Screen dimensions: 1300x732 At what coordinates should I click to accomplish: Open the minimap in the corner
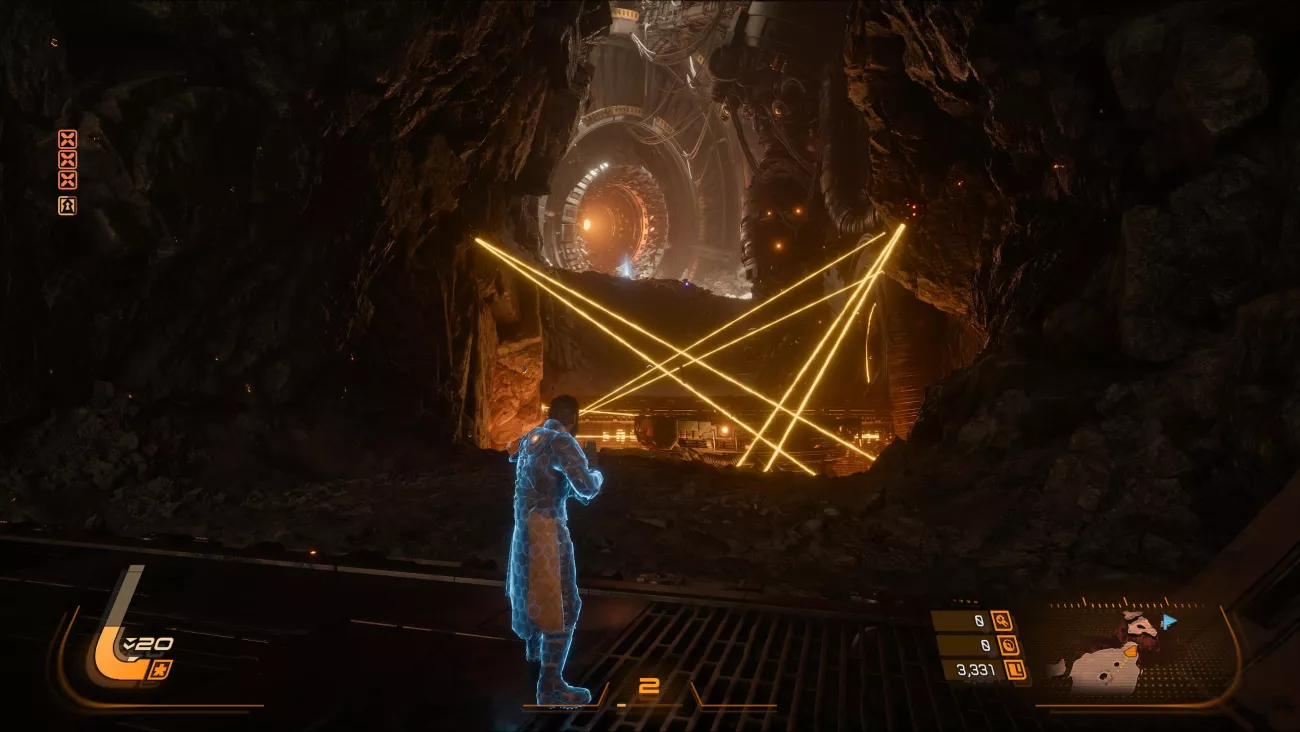(x=1130, y=652)
